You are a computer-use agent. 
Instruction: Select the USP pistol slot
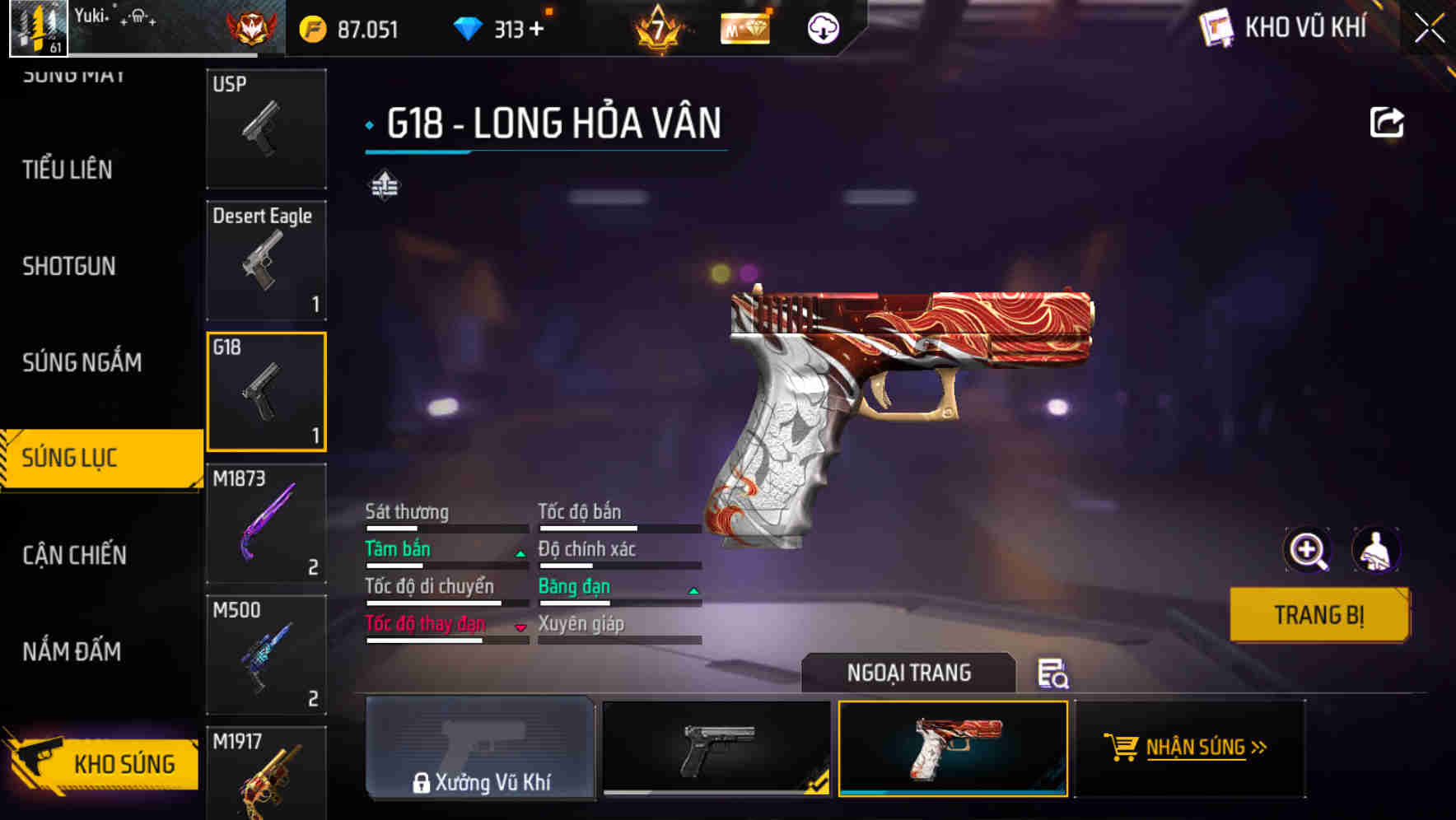tap(265, 128)
